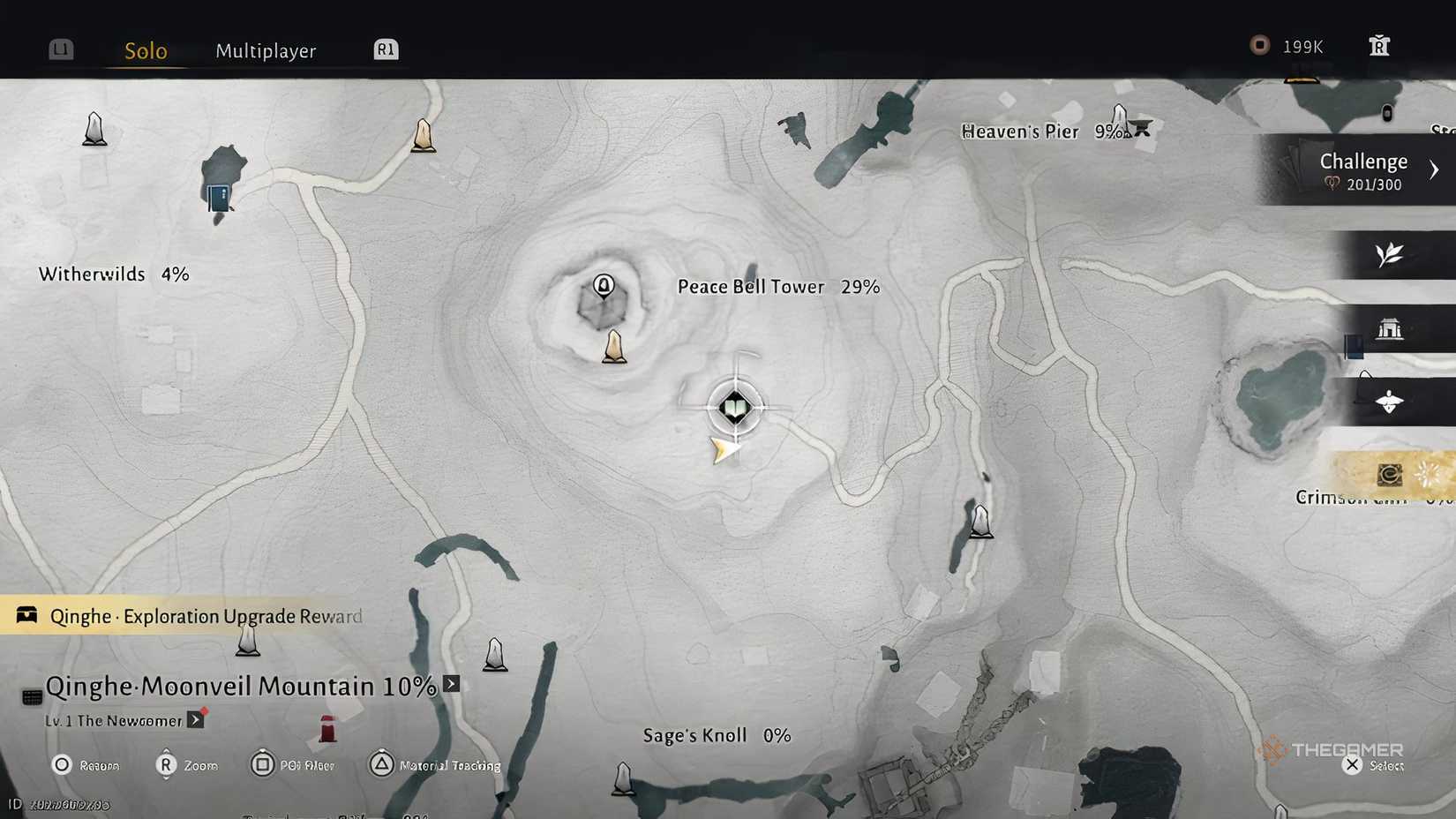Expand the Challenge 201/300 panel
The image size is (1456, 819).
click(1362, 170)
